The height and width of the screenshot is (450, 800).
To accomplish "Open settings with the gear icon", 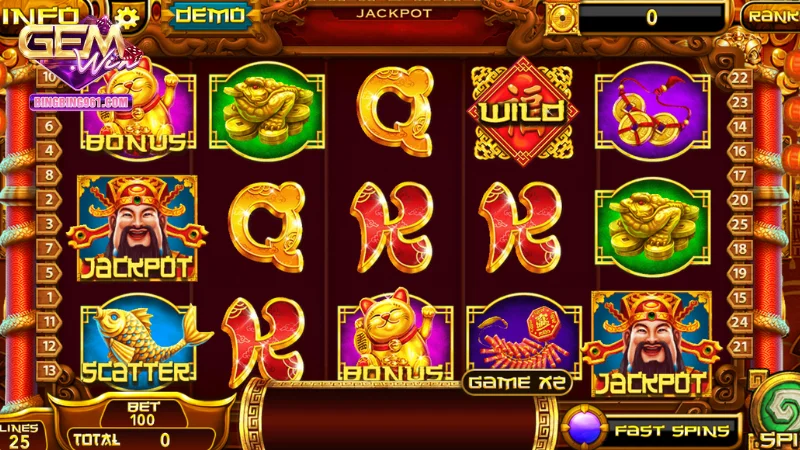I will 128,15.
